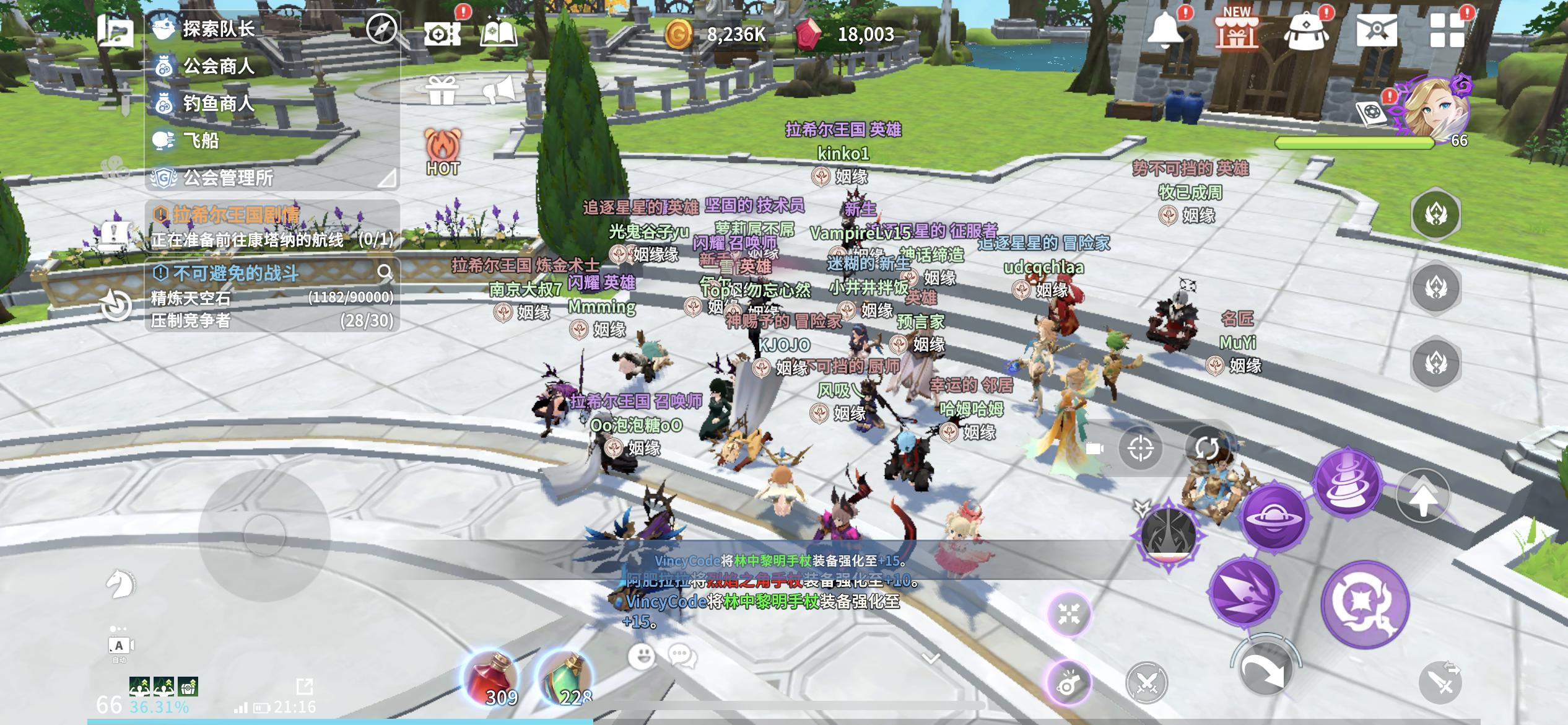The height and width of the screenshot is (725, 1568).
Task: Open the notification bell
Action: [1166, 29]
